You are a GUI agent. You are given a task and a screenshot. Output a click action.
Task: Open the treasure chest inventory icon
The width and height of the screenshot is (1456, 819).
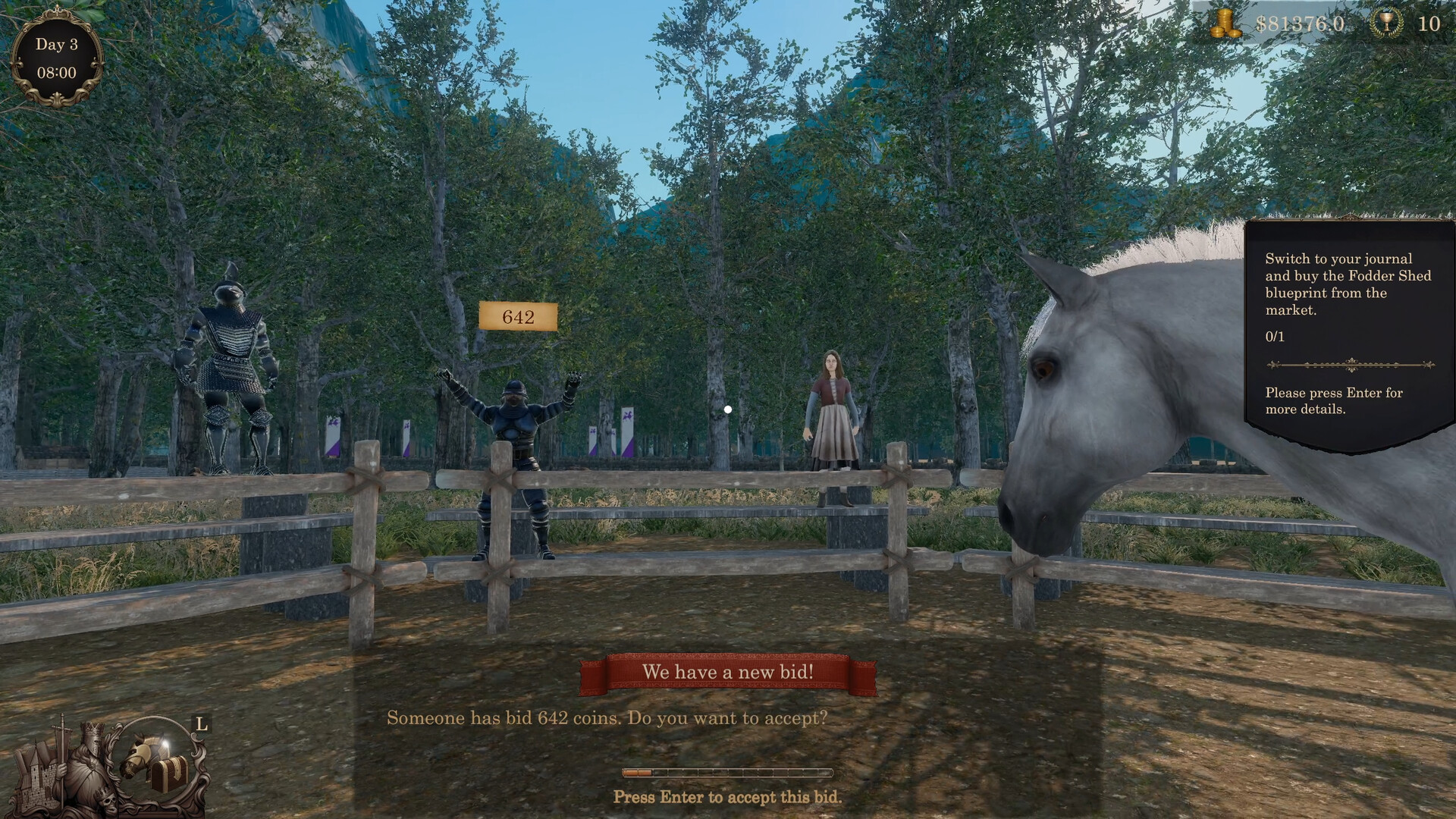point(169,774)
